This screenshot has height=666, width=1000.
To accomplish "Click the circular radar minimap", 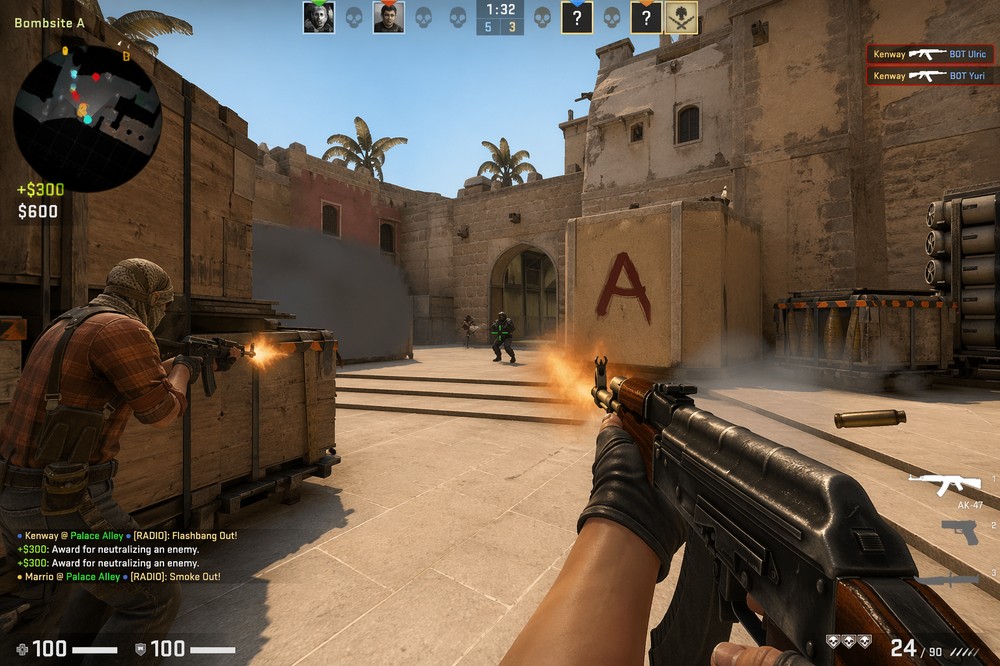I will coord(87,117).
